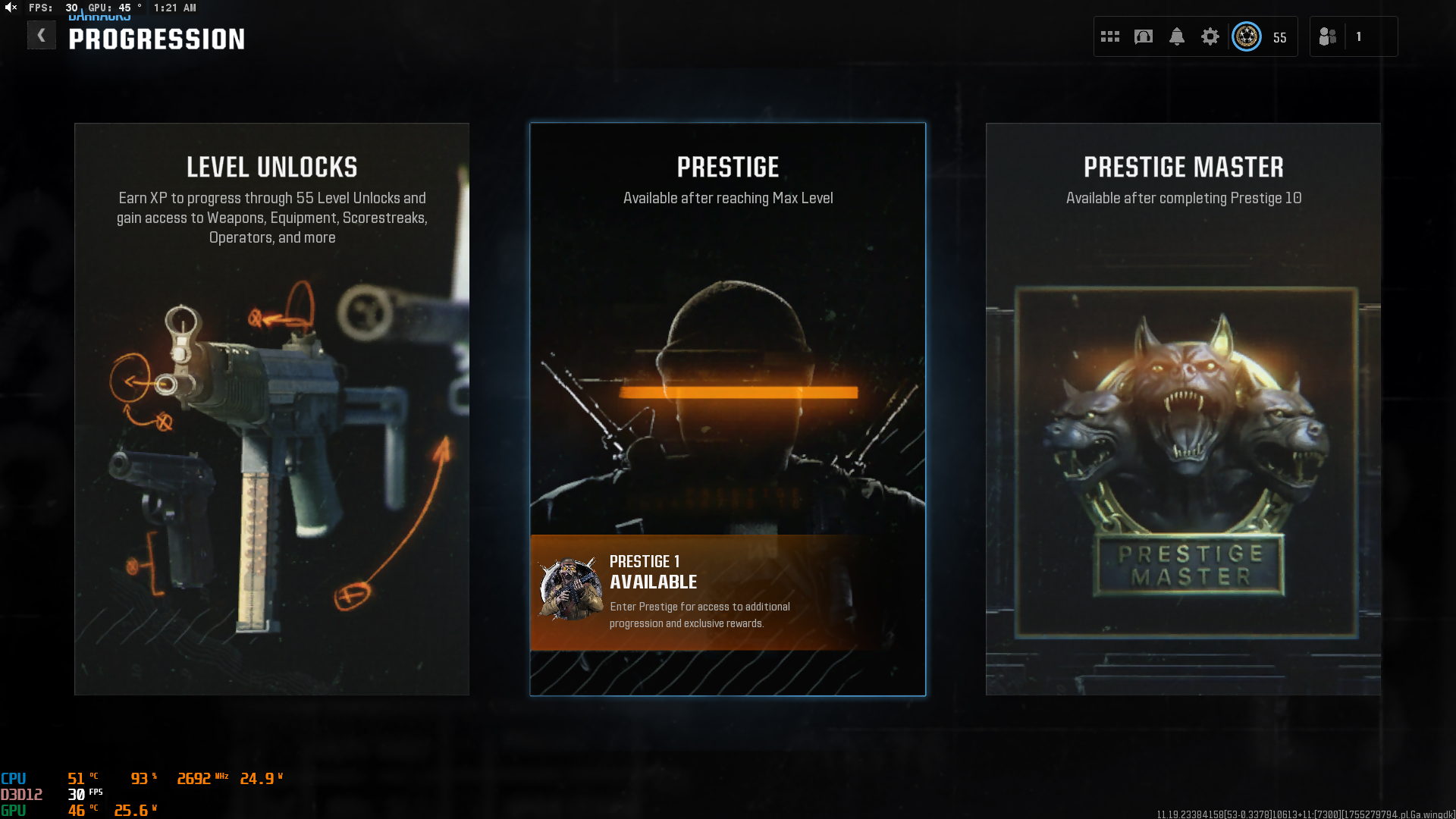Viewport: 1456px width, 819px height.
Task: Click the headset icon in the top bar
Action: pos(1144,36)
